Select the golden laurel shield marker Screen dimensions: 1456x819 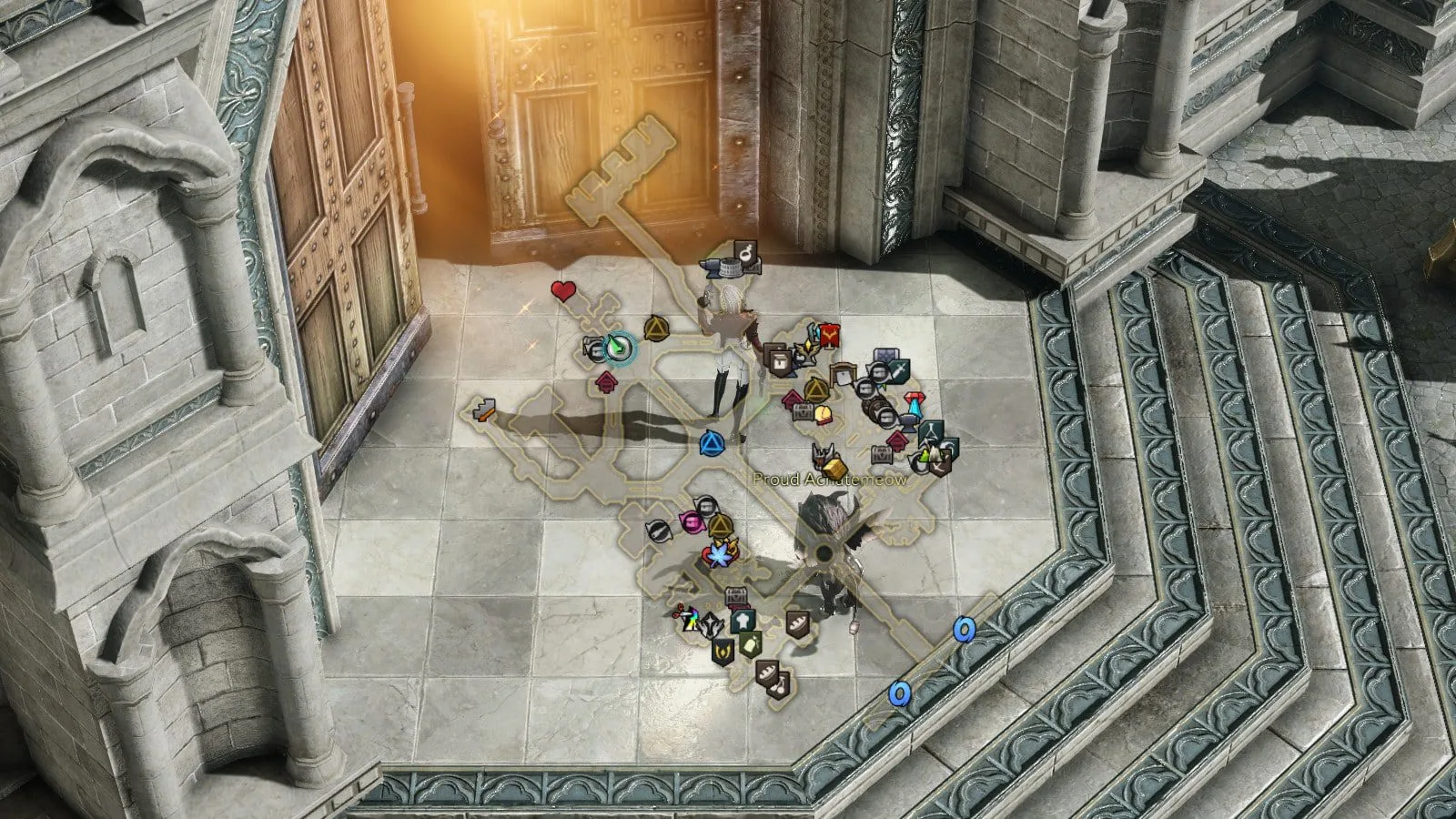point(723,651)
